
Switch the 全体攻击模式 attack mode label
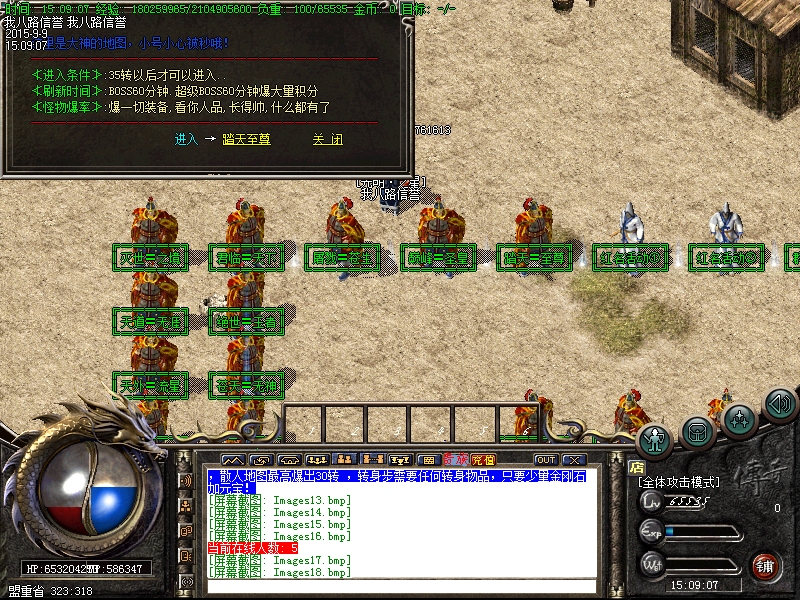[679, 482]
